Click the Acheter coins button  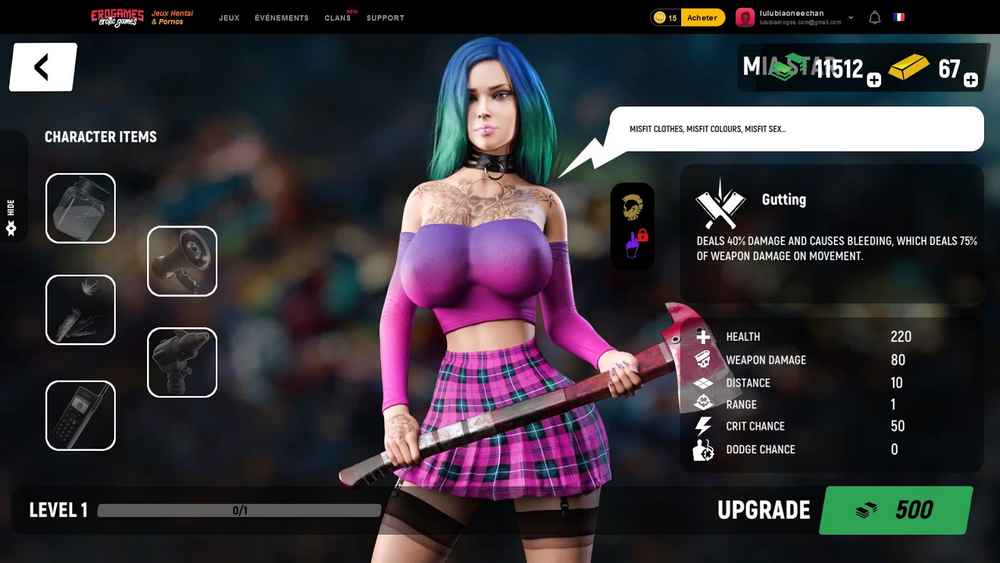[702, 18]
